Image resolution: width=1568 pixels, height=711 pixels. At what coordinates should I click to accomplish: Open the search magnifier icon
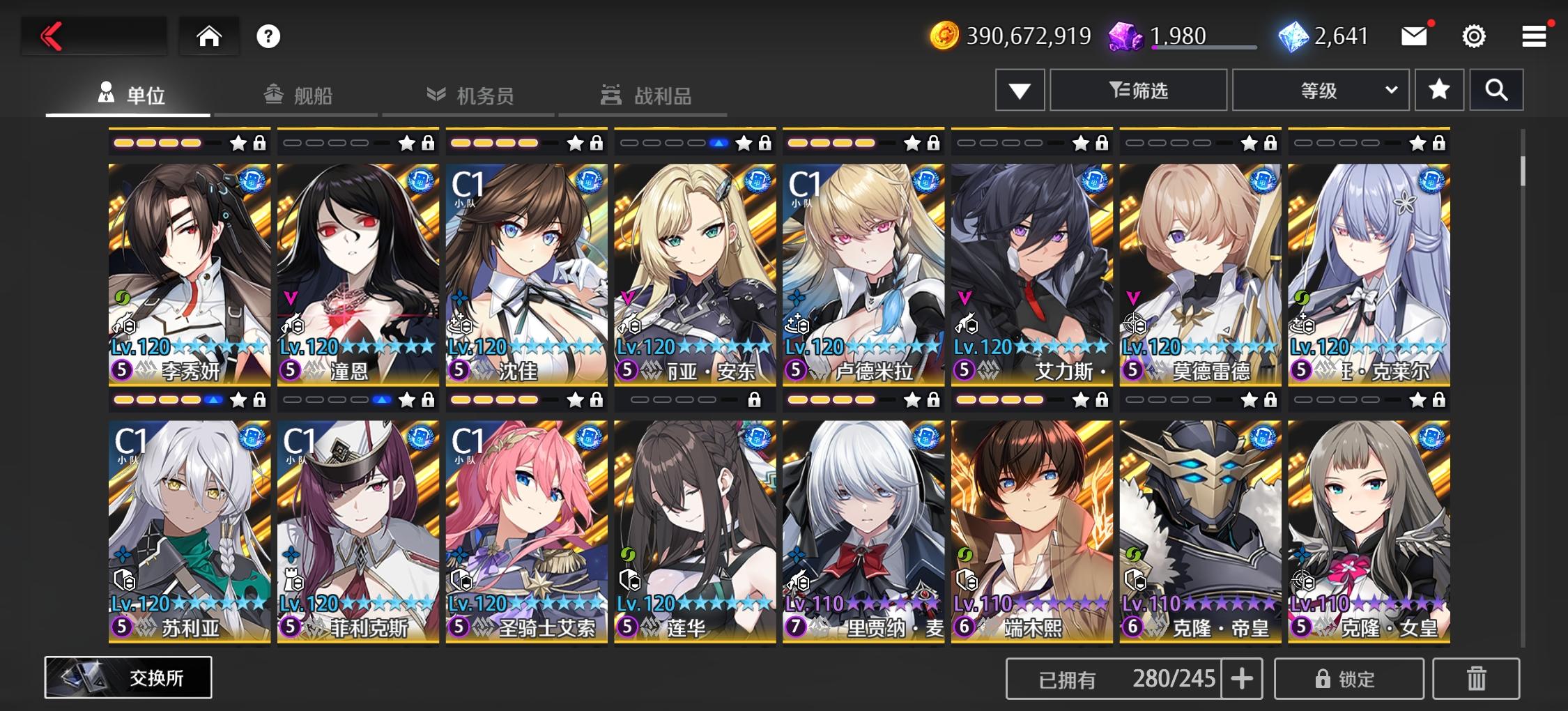click(1496, 90)
